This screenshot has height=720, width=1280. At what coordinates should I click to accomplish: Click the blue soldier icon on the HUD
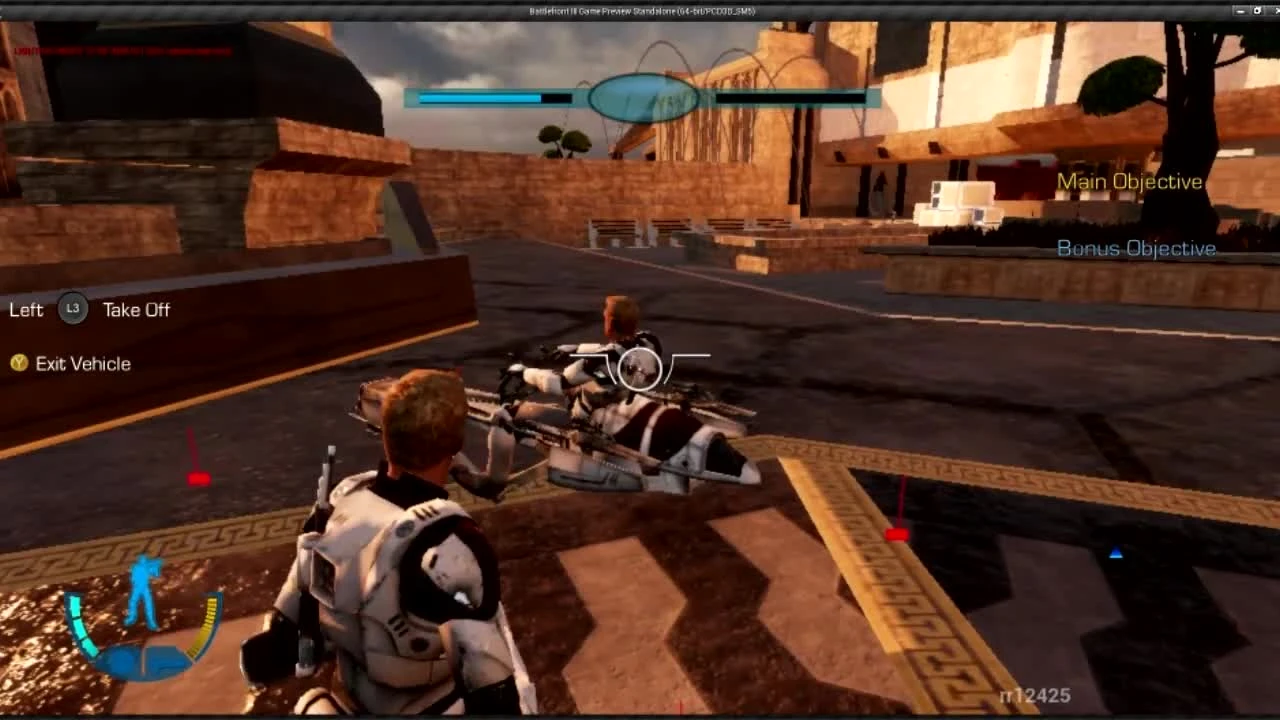pos(142,583)
